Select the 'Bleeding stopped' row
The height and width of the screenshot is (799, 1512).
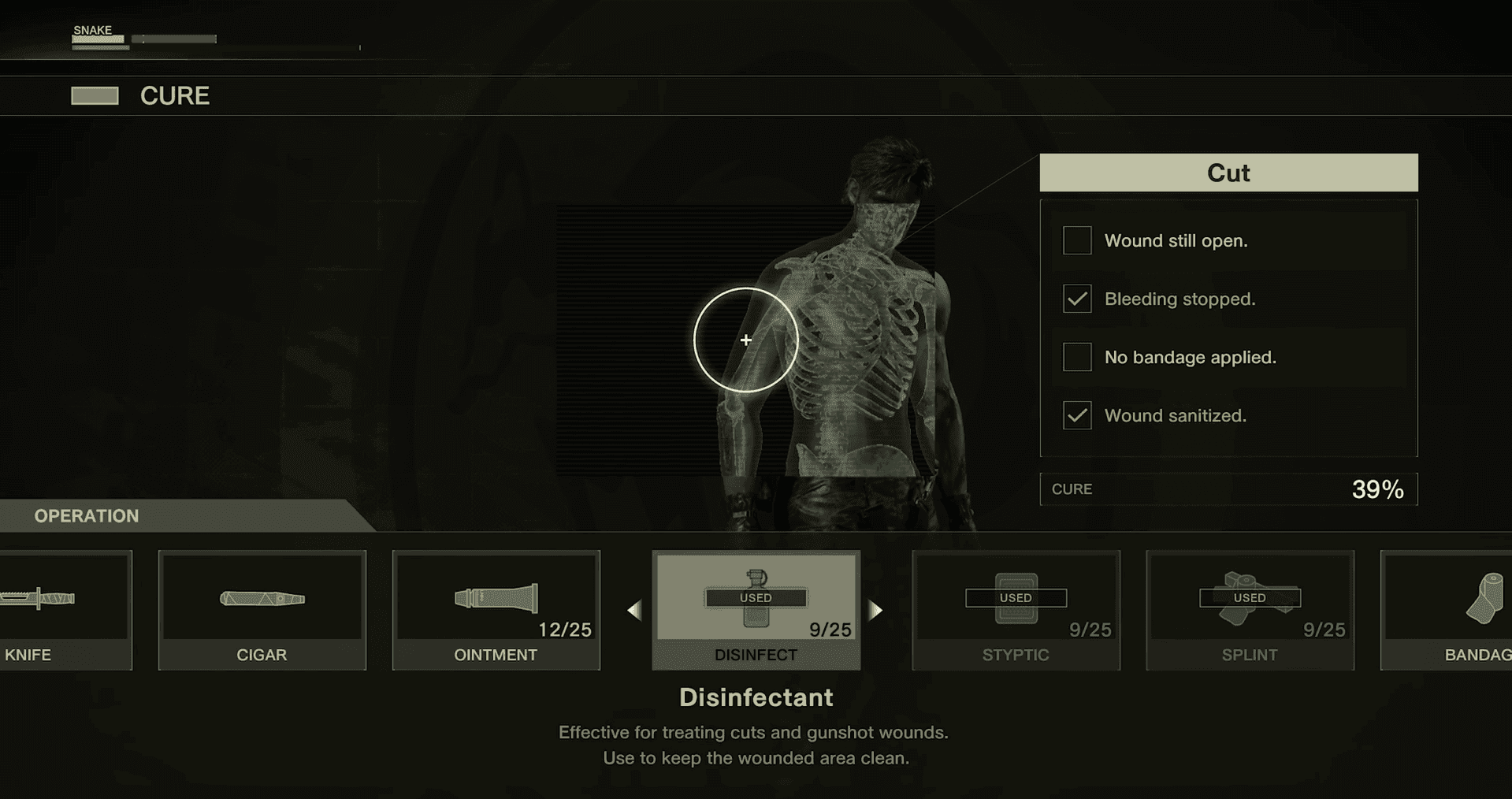1228,299
